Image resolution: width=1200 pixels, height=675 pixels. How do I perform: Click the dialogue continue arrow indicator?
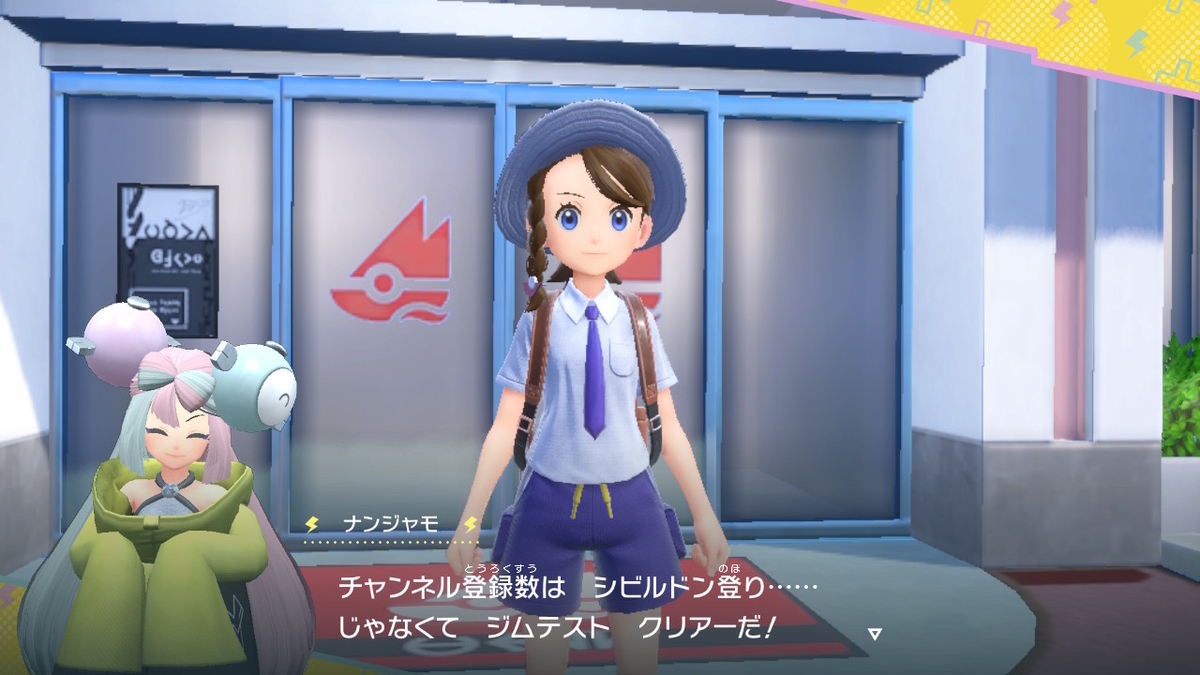[x=875, y=633]
